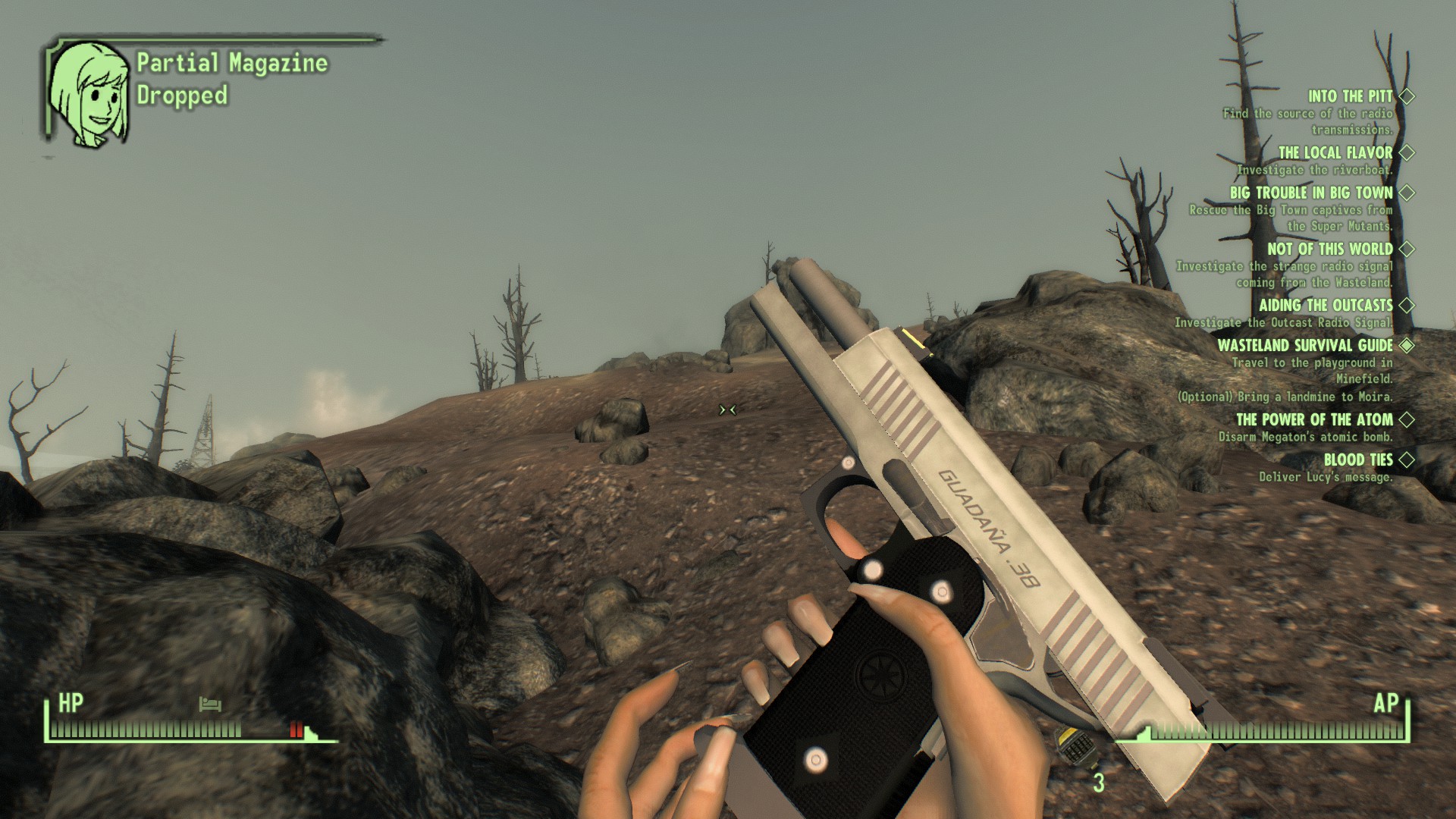
Task: Click the grenade icon near the AP bar
Action: coord(1077,746)
